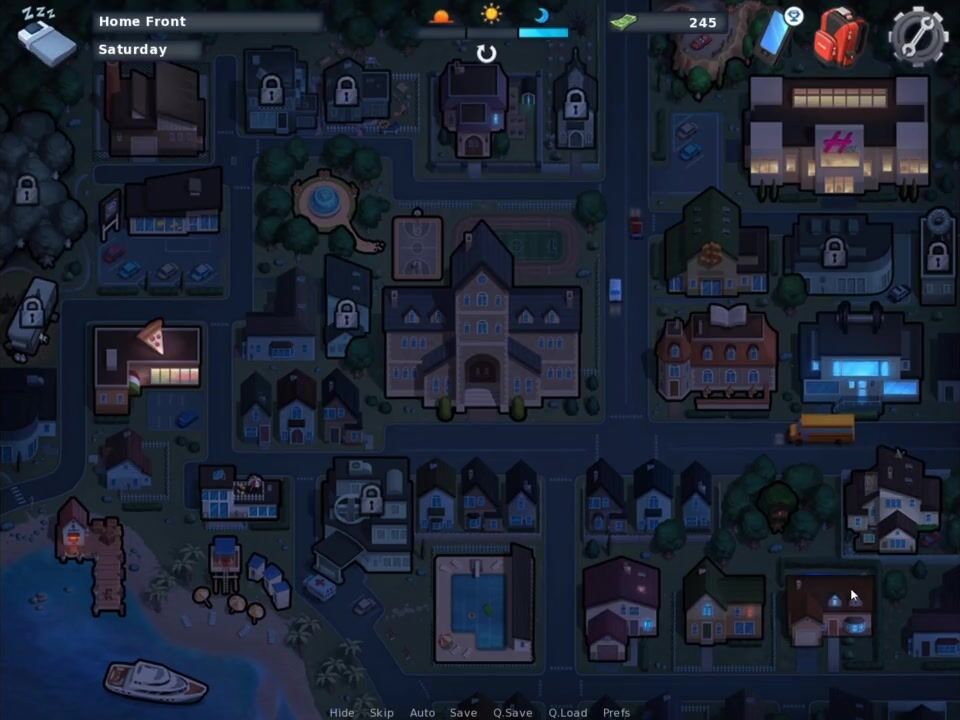Open Prefs in the quick menu
The height and width of the screenshot is (720, 960).
[x=616, y=712]
